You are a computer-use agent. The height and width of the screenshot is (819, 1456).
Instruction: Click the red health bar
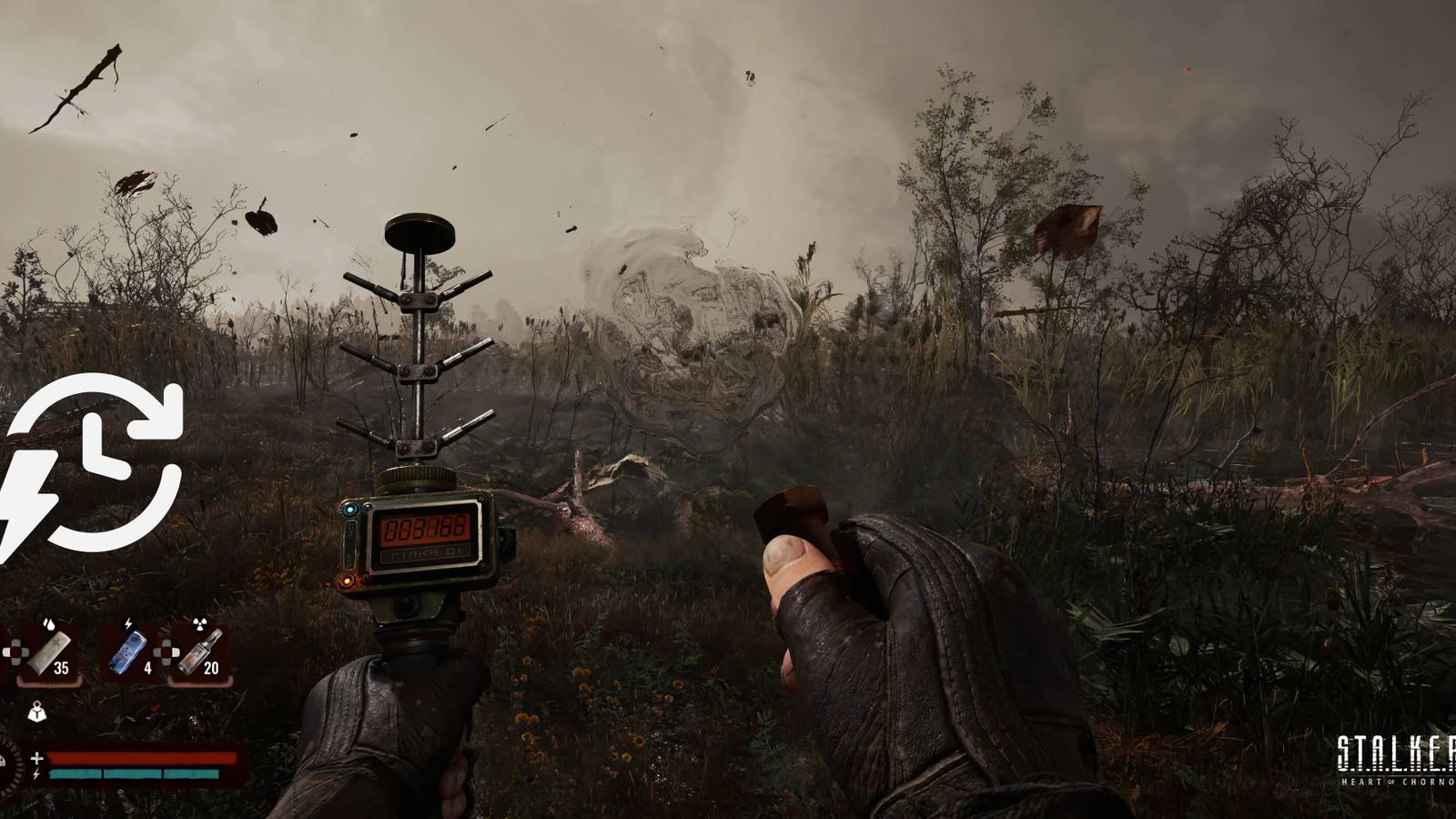(x=141, y=758)
